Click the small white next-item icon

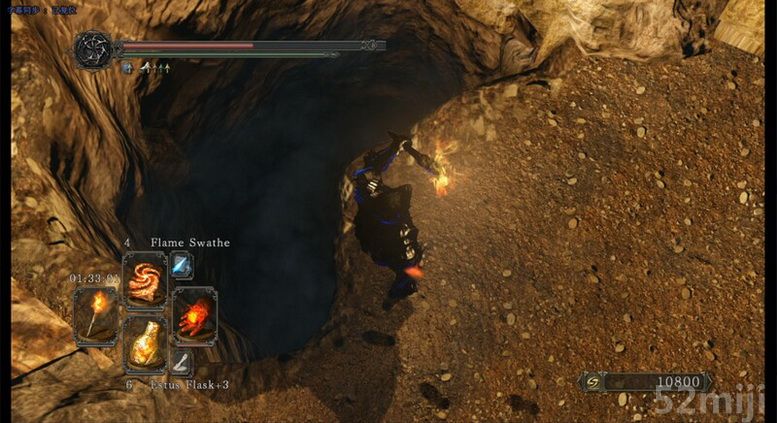(181, 362)
